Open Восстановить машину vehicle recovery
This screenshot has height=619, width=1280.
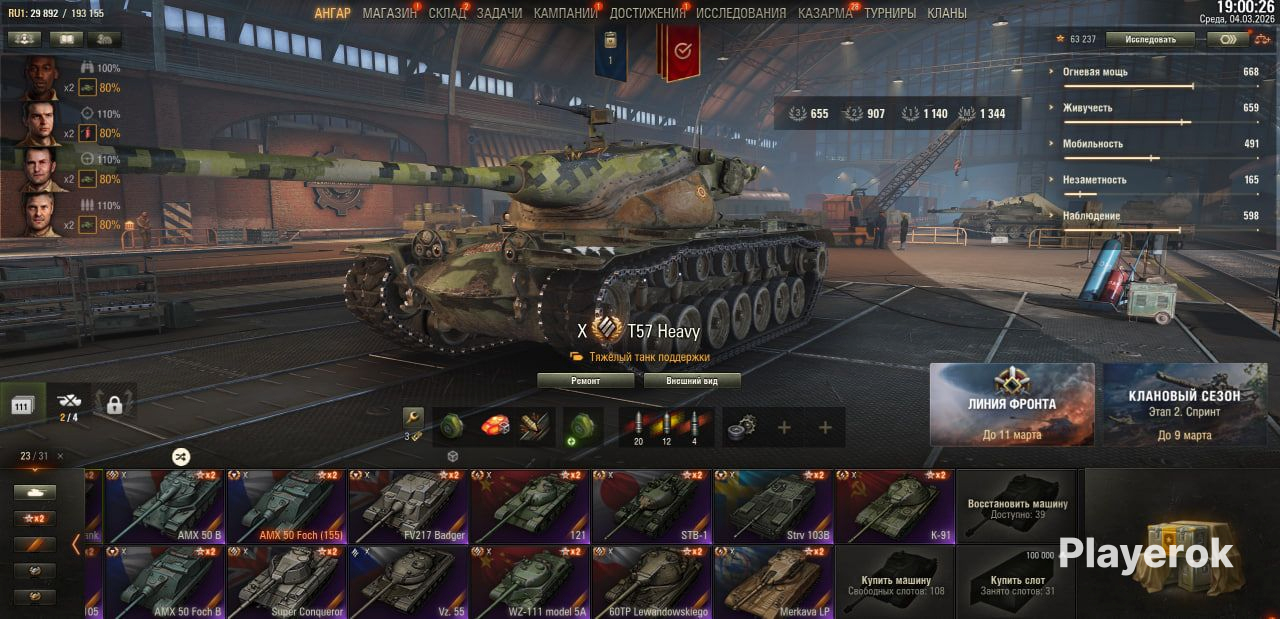pos(1017,507)
